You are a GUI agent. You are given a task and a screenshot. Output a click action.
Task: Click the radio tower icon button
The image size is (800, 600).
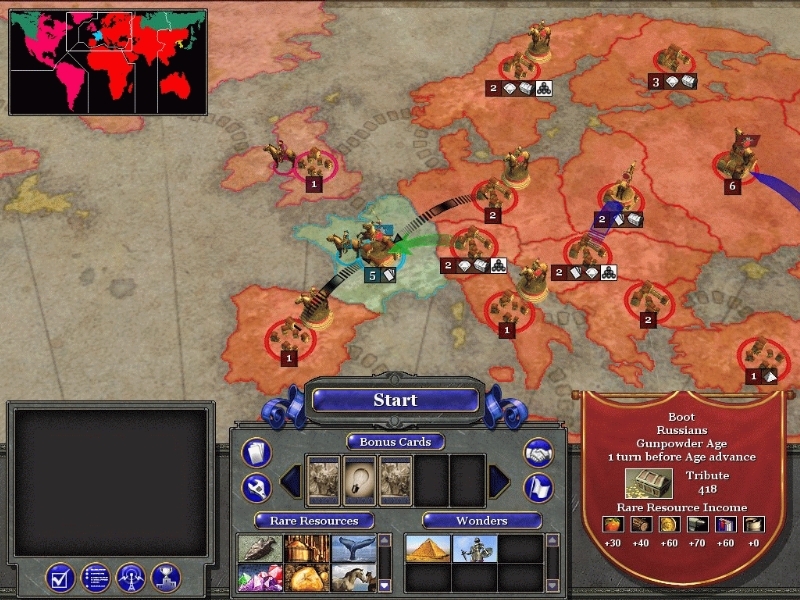click(x=131, y=577)
